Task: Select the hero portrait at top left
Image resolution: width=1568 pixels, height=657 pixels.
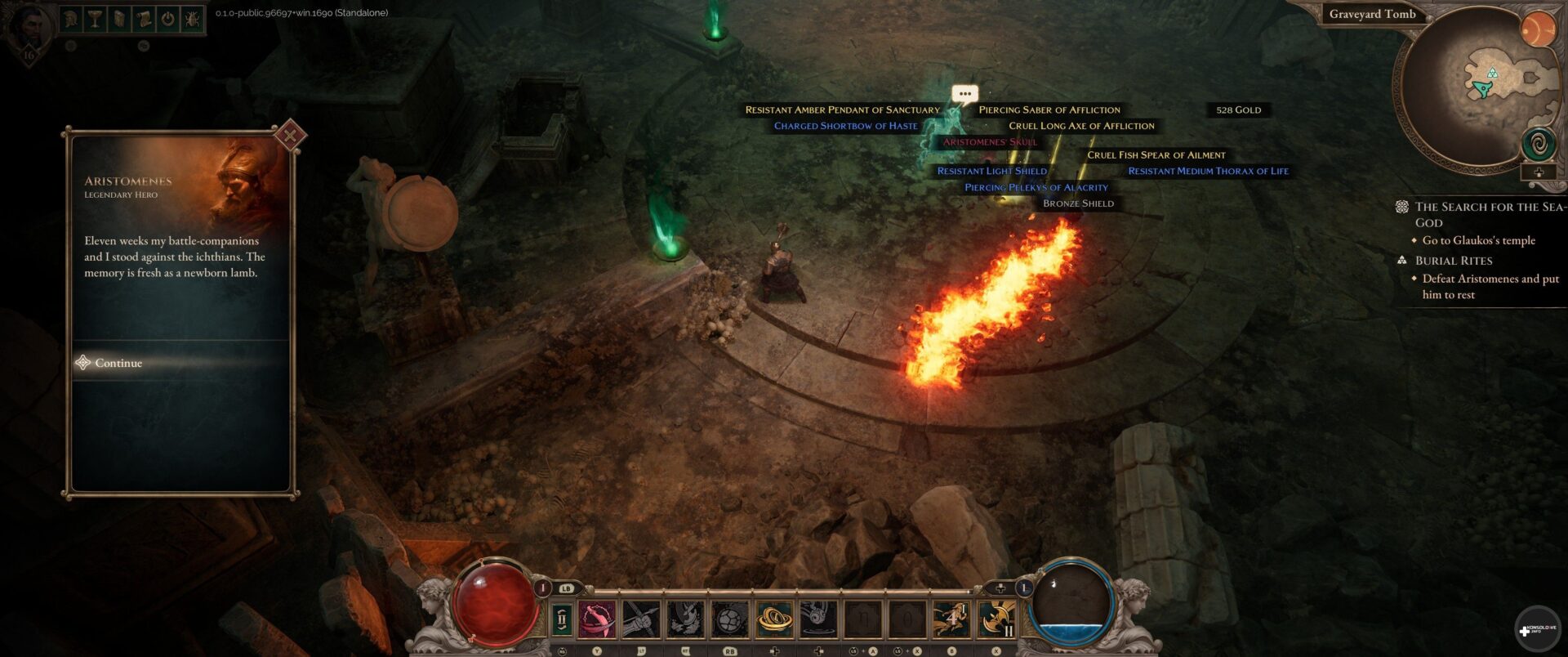Action: [x=29, y=29]
